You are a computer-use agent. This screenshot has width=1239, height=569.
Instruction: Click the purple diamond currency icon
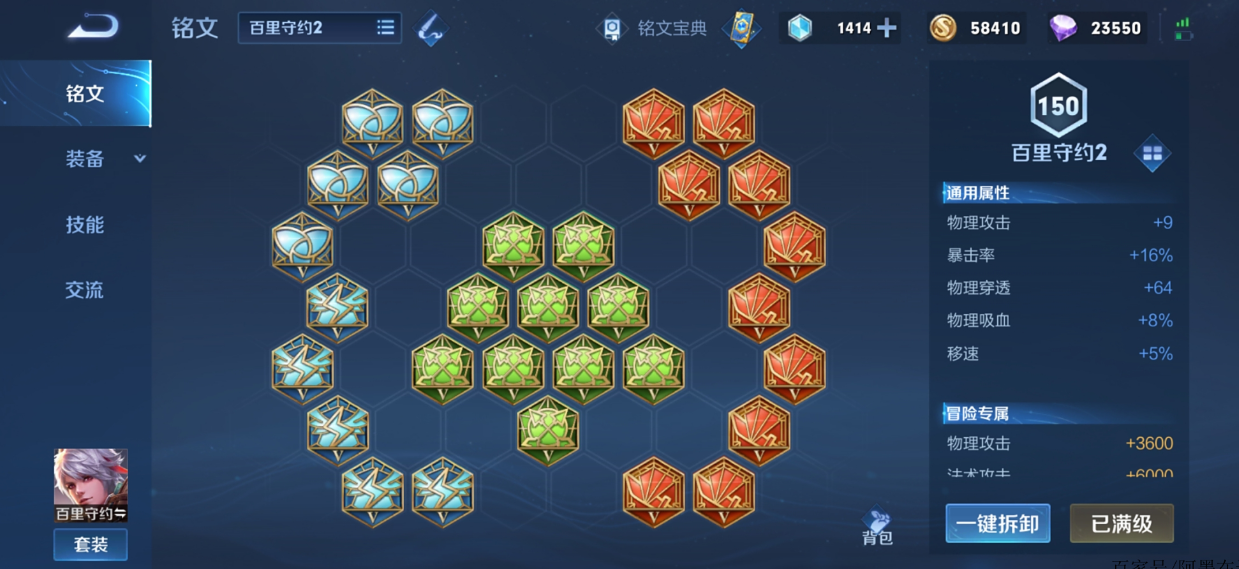[x=1063, y=28]
